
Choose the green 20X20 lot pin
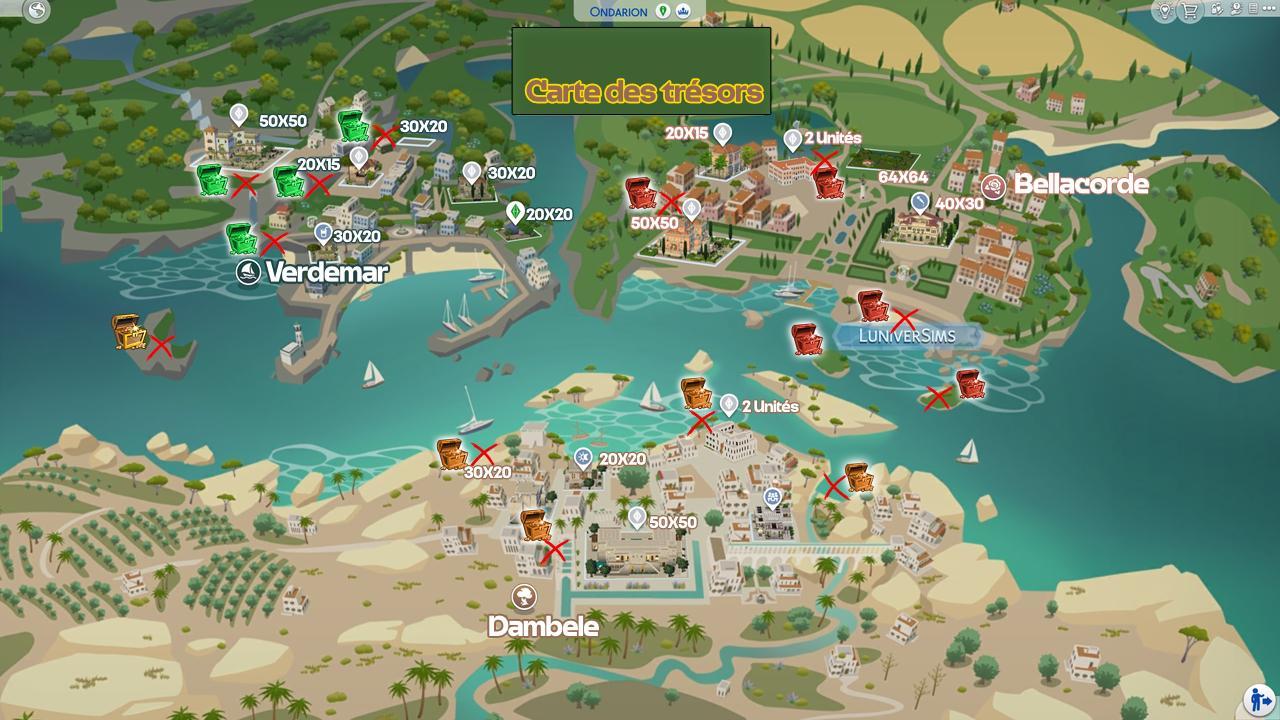point(515,212)
